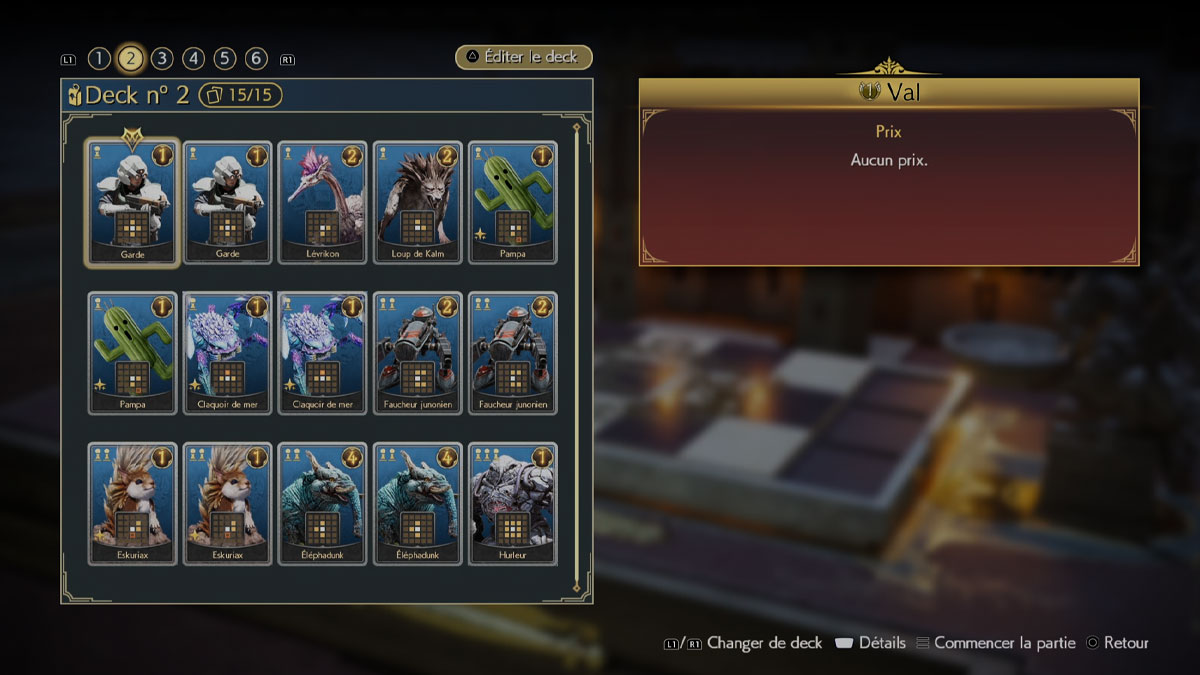
Task: Click the highlighted deck 2 tab
Action: (130, 58)
